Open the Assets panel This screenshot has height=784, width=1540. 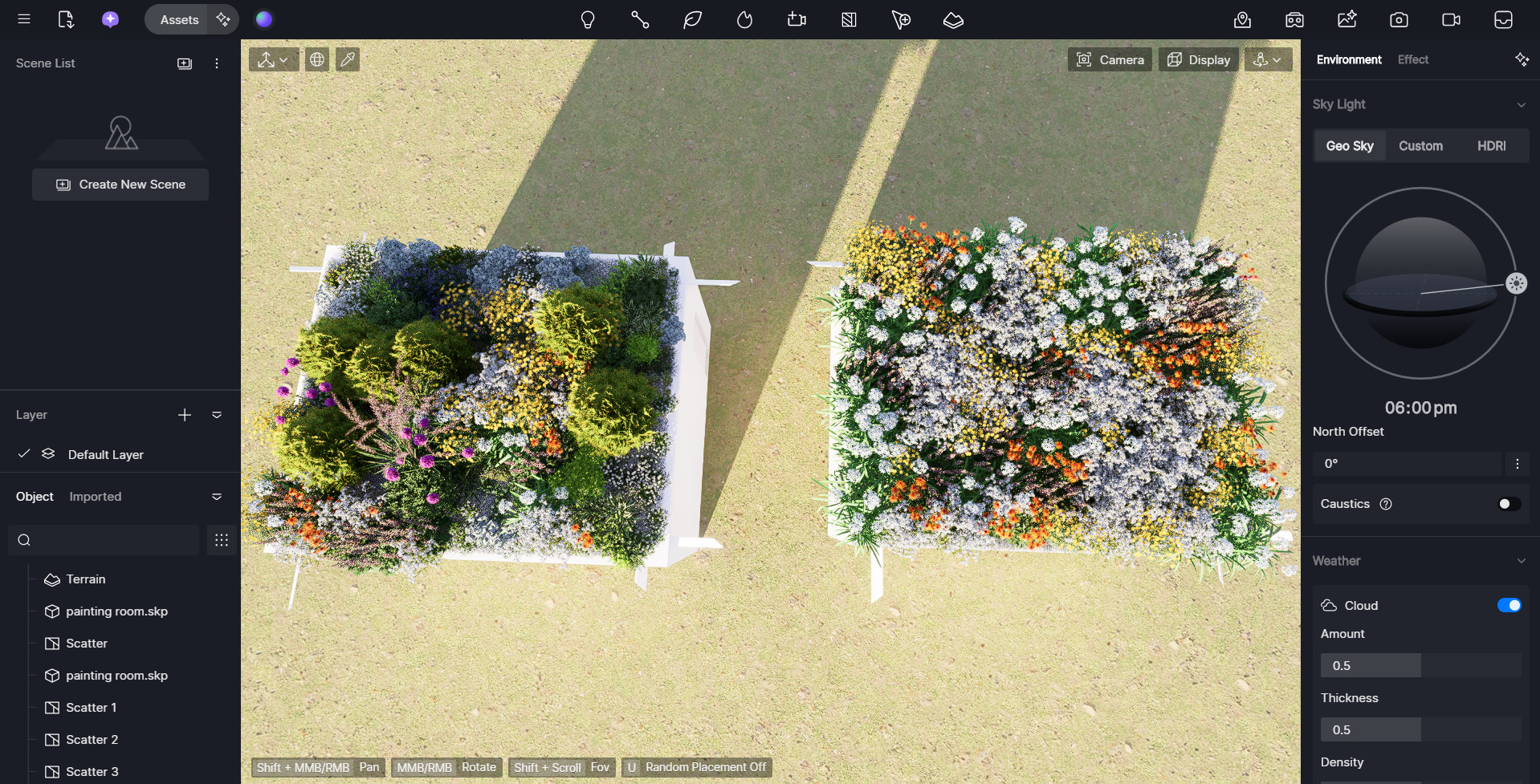(178, 20)
